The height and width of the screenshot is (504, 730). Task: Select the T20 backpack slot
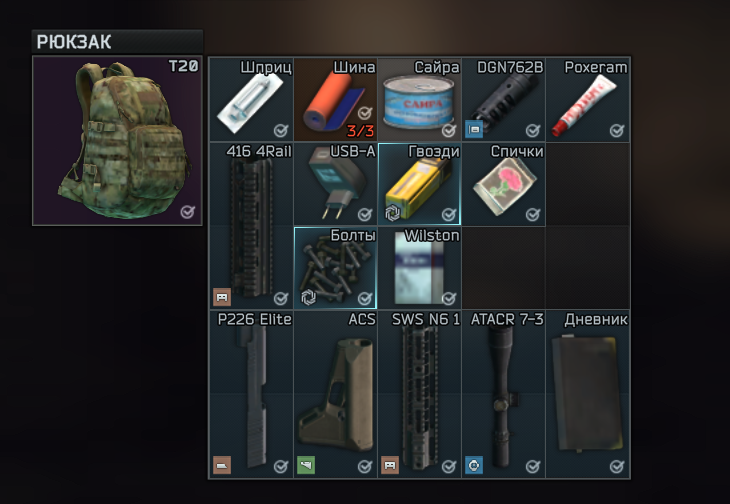[118, 140]
